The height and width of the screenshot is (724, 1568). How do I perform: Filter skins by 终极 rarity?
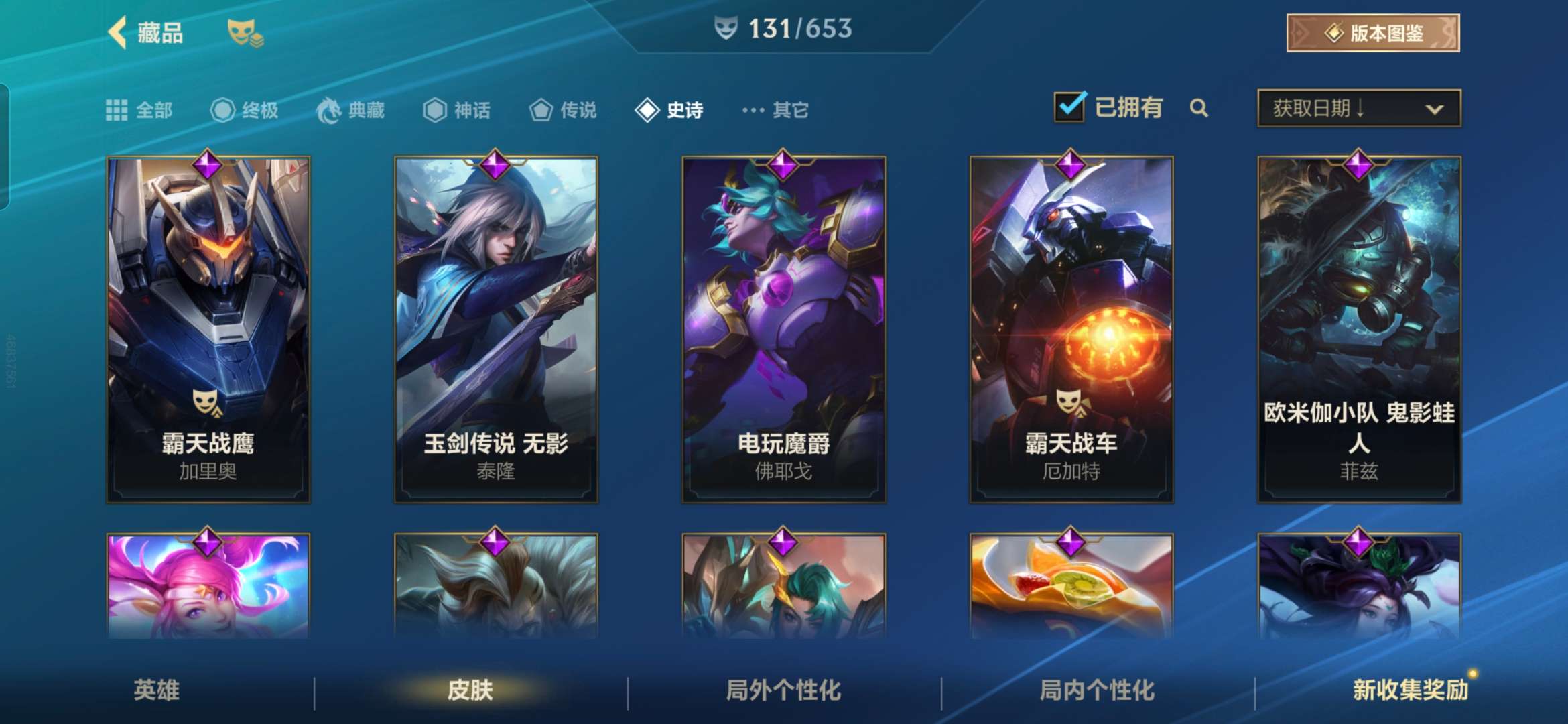tap(245, 110)
